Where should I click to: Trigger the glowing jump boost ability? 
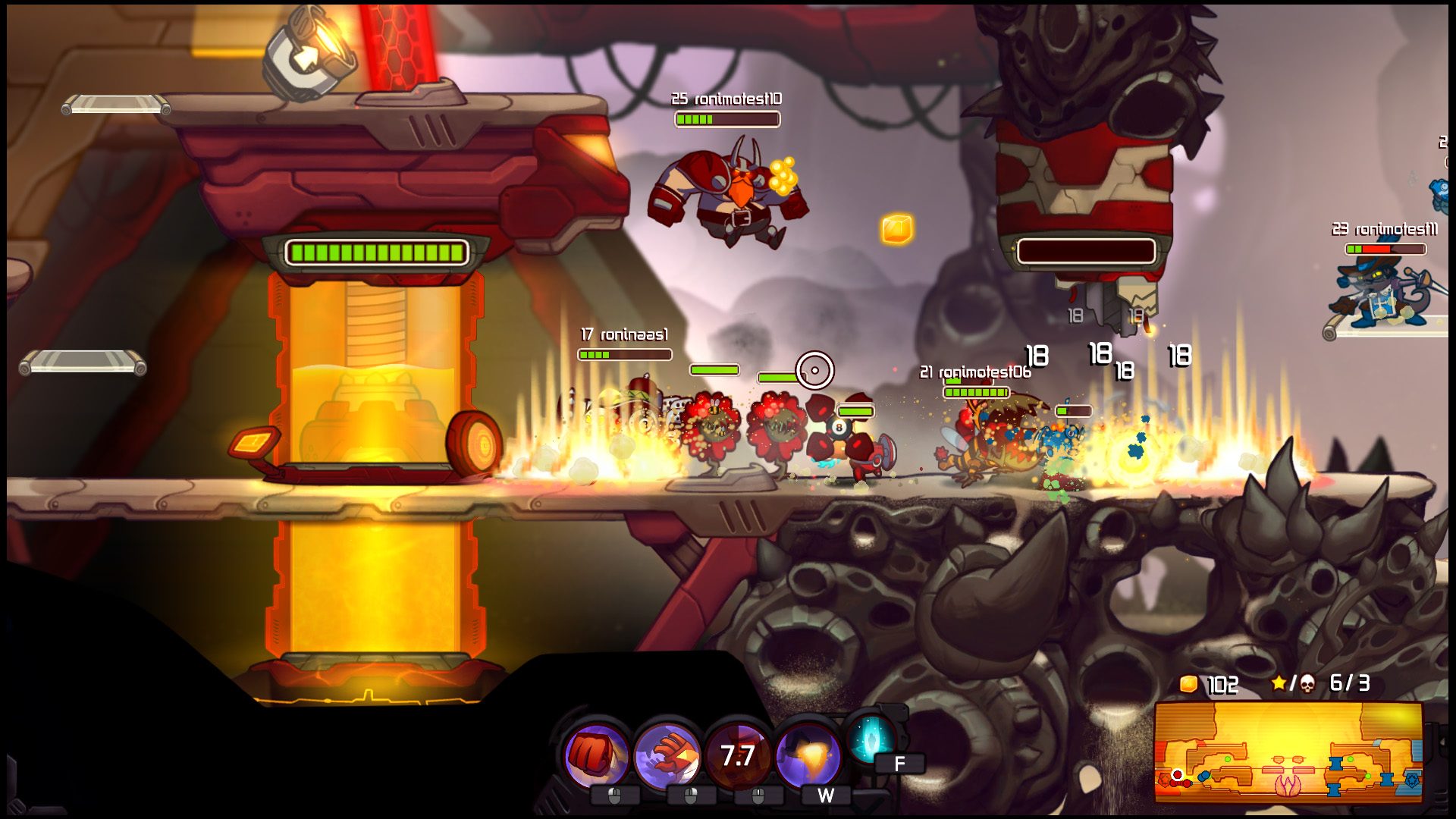point(808,755)
